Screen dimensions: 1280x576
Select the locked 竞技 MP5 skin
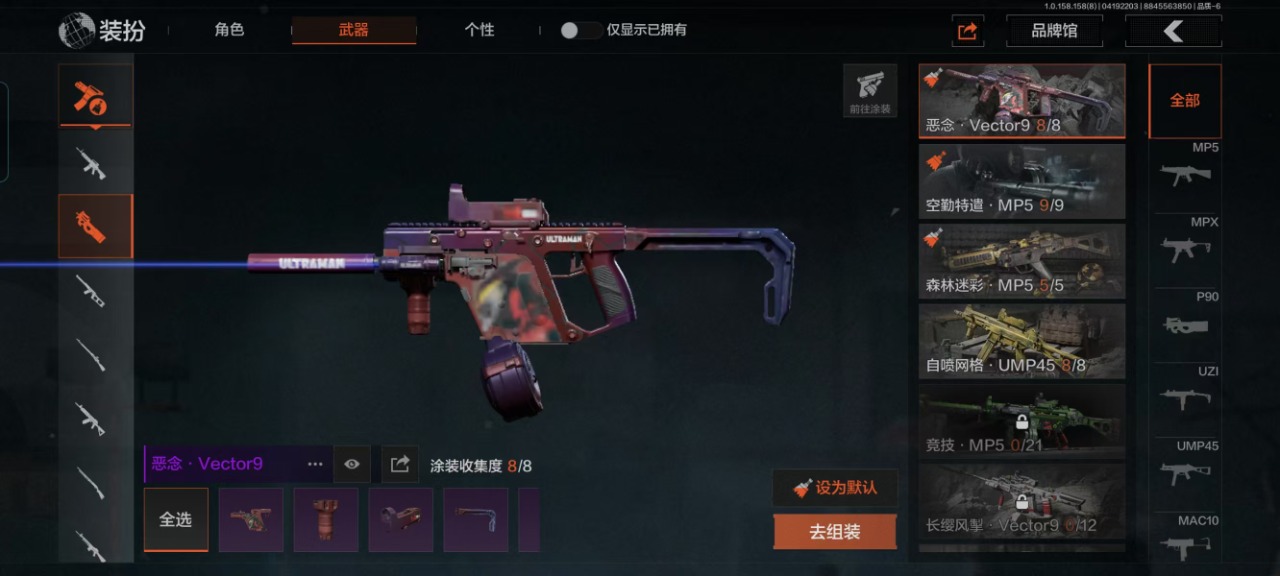1021,421
